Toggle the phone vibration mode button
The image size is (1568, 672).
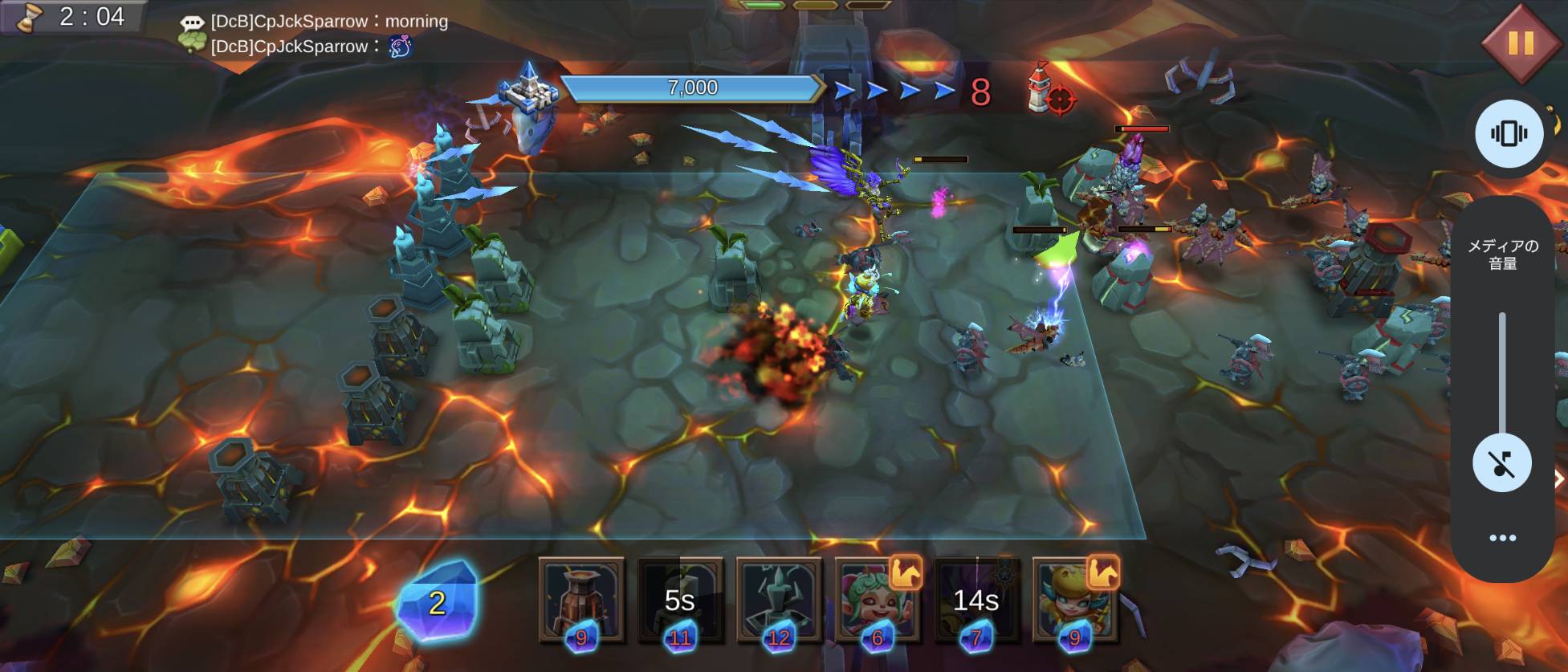point(1509,133)
